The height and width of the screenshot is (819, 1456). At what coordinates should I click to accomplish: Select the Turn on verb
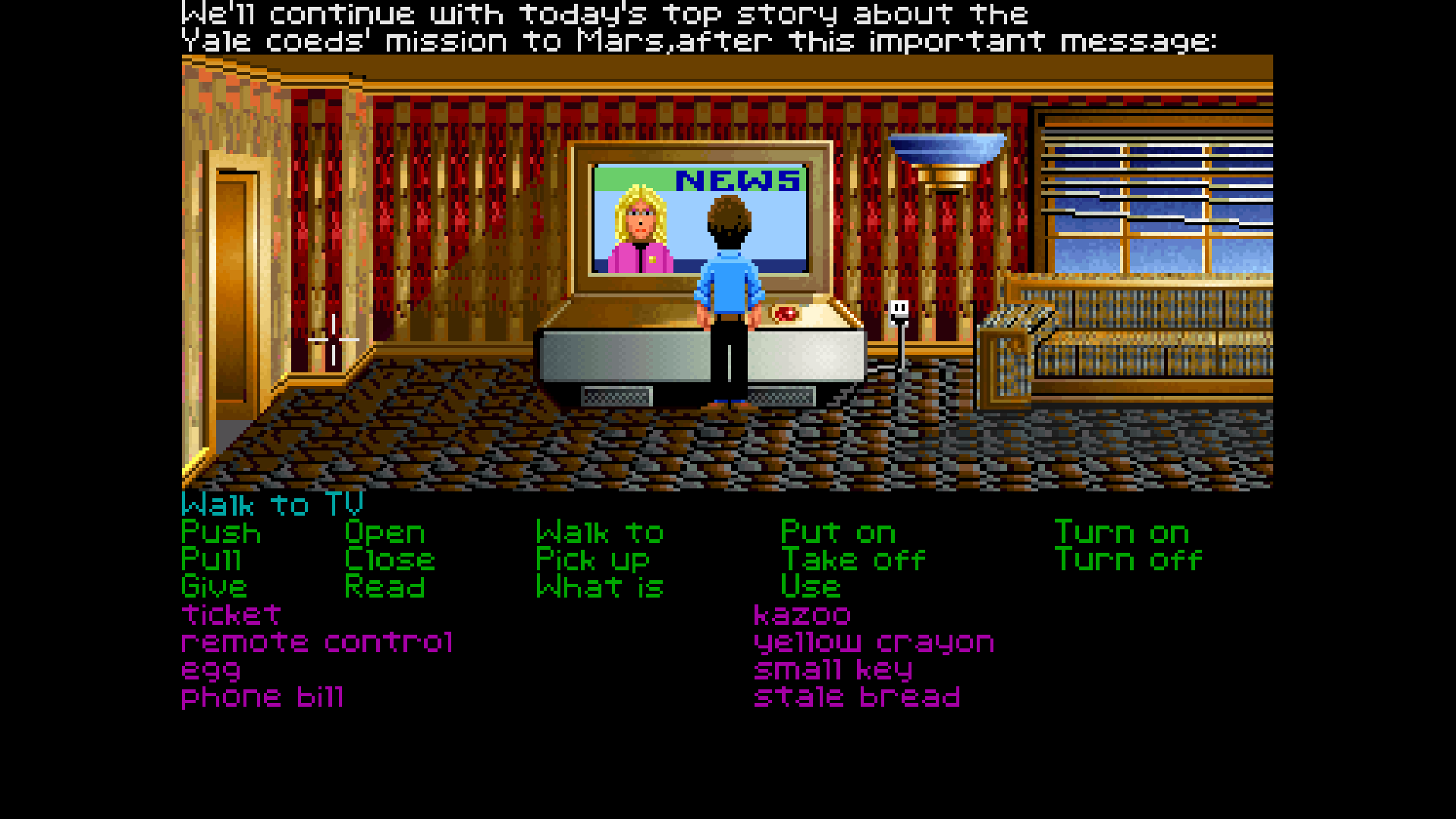(1124, 532)
